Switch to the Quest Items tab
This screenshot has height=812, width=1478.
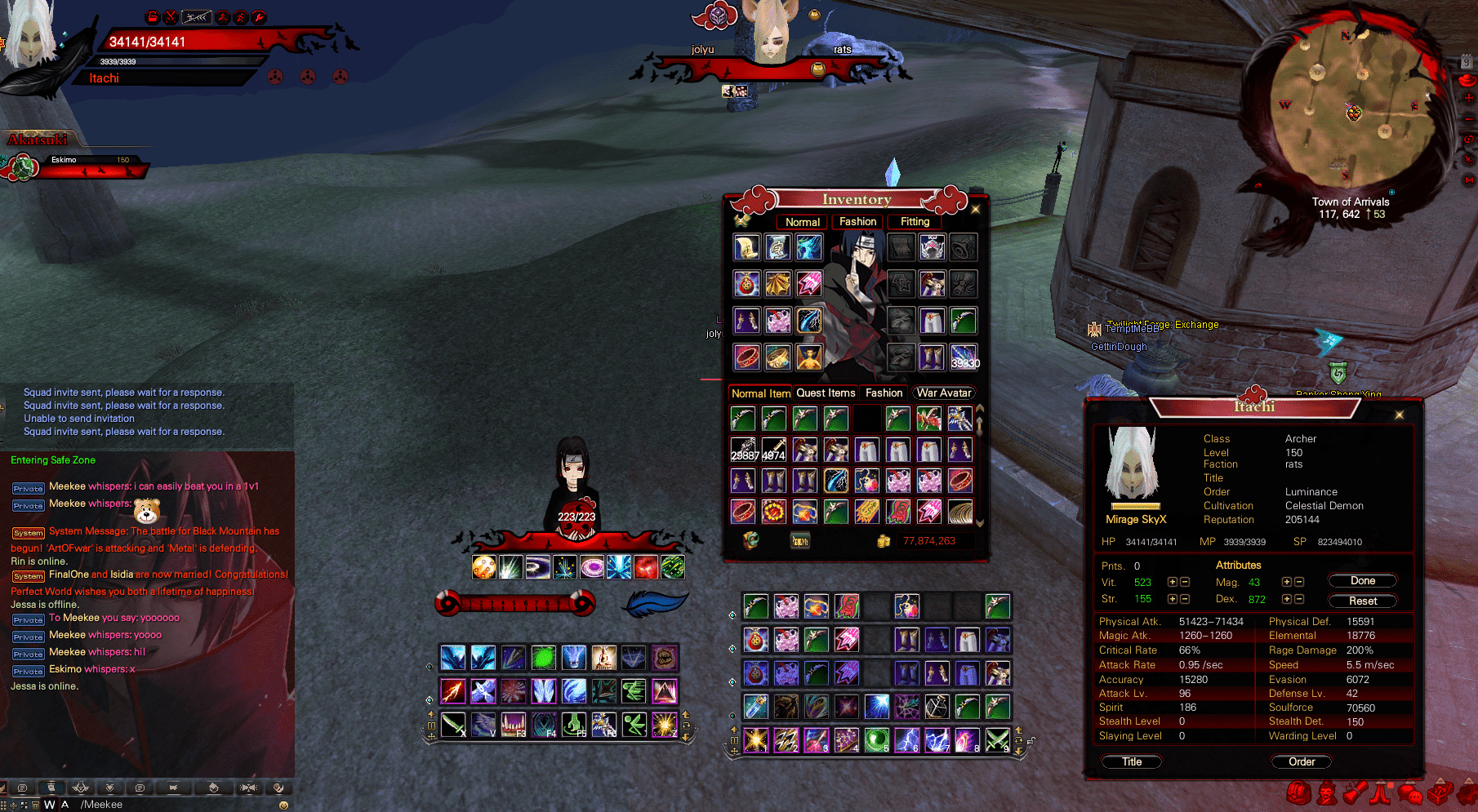point(826,393)
